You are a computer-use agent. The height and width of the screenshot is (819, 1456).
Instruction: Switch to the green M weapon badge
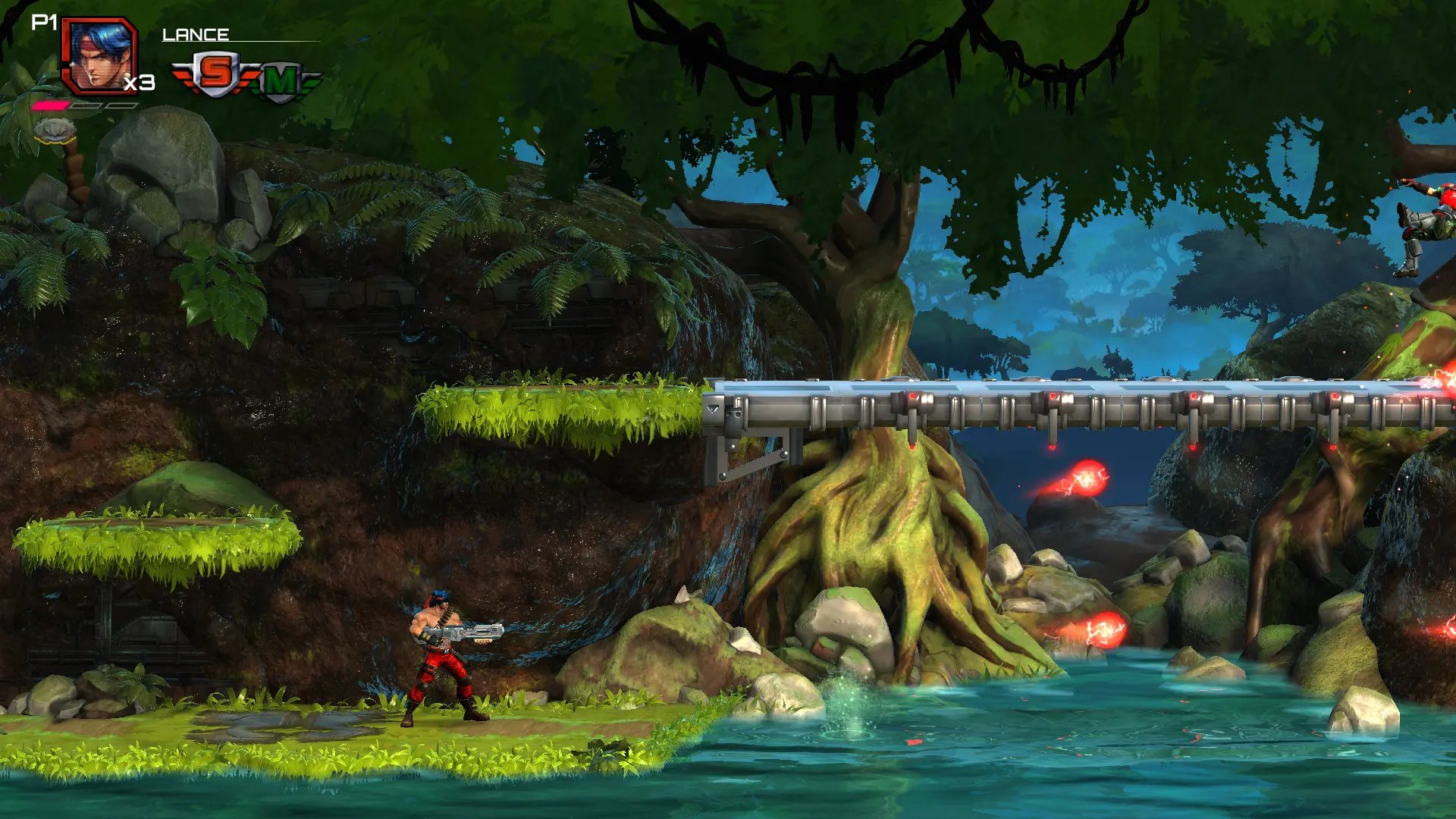click(x=281, y=80)
